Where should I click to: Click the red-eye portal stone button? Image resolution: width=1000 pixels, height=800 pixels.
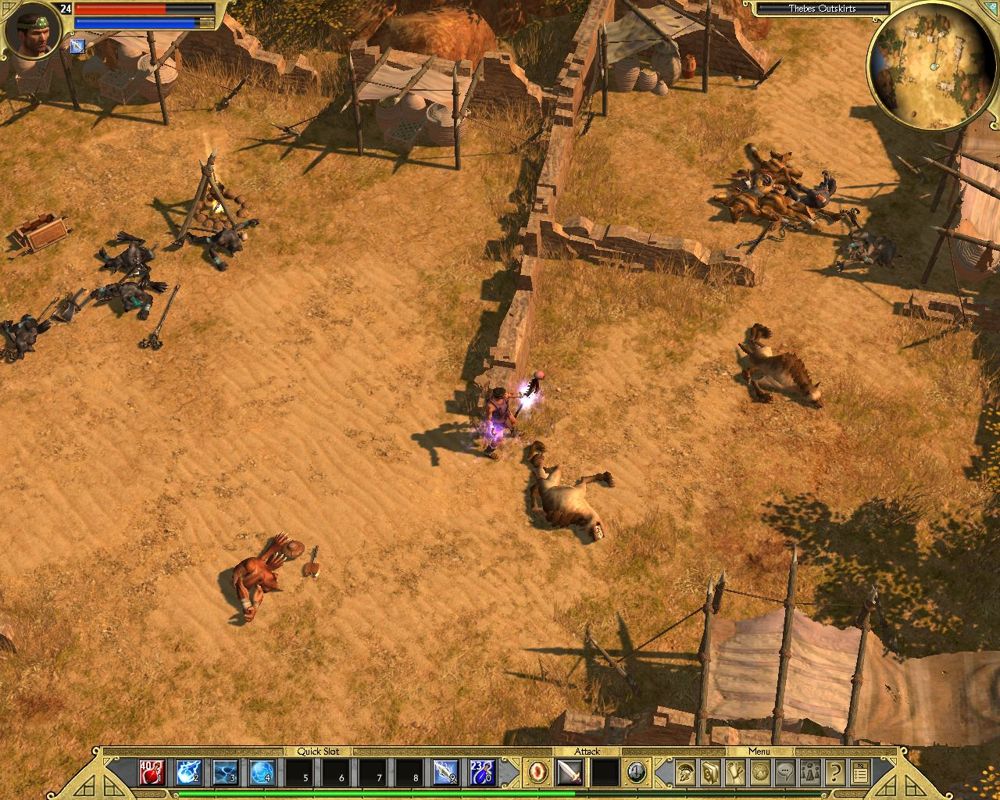pyautogui.click(x=538, y=772)
